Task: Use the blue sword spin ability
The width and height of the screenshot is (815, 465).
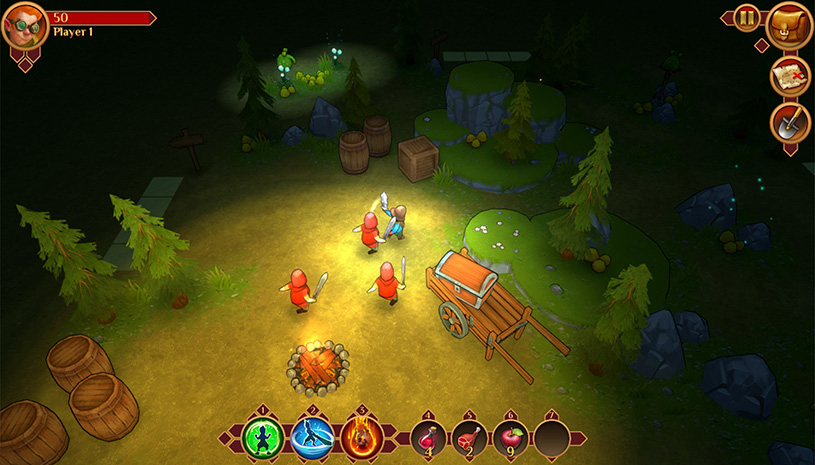Action: click(311, 438)
